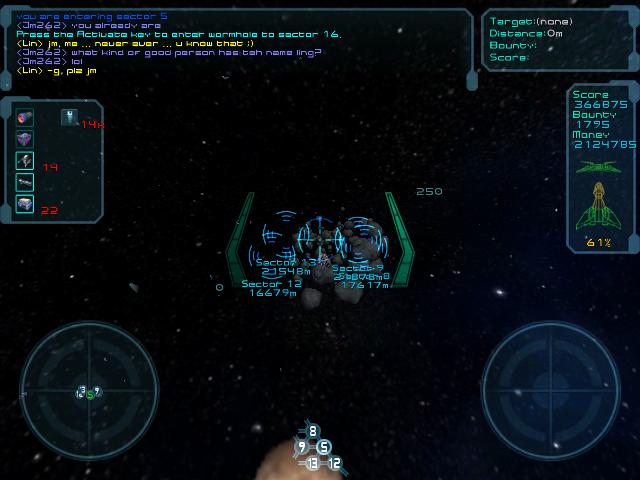Select sector 13 node on sector map
The image size is (640, 480).
click(x=311, y=463)
